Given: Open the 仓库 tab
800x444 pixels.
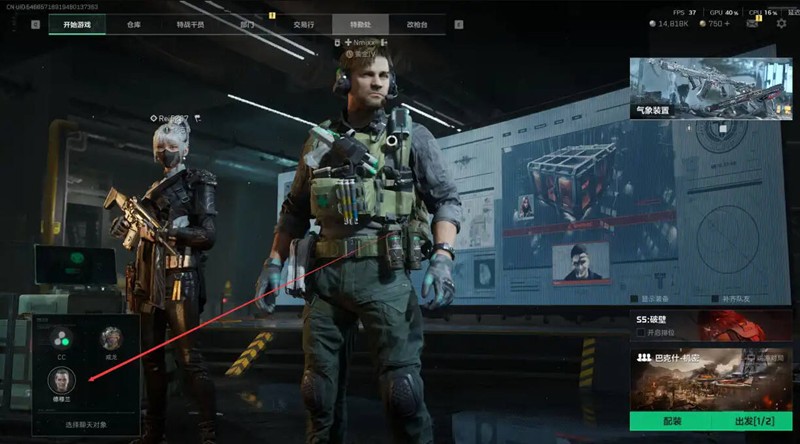Looking at the screenshot, I should (134, 23).
